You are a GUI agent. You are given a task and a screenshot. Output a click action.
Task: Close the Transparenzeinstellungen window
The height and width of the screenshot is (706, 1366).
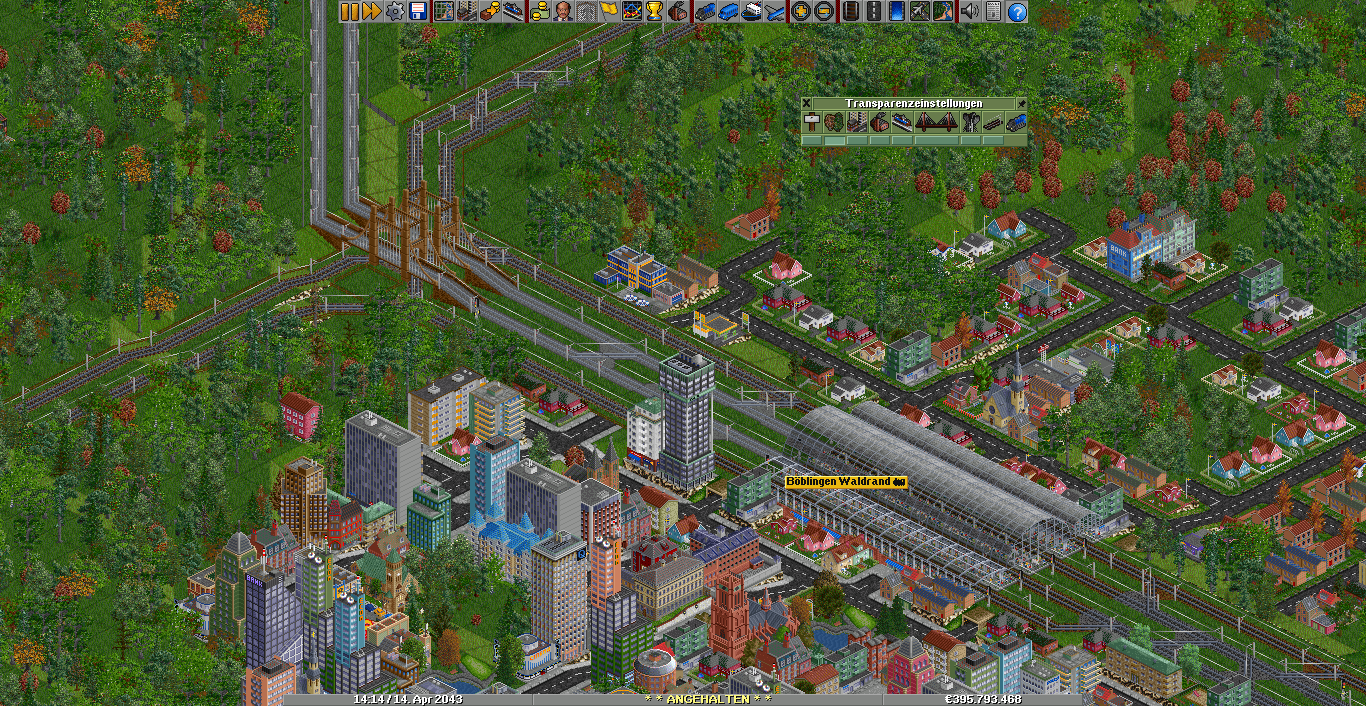tap(807, 103)
